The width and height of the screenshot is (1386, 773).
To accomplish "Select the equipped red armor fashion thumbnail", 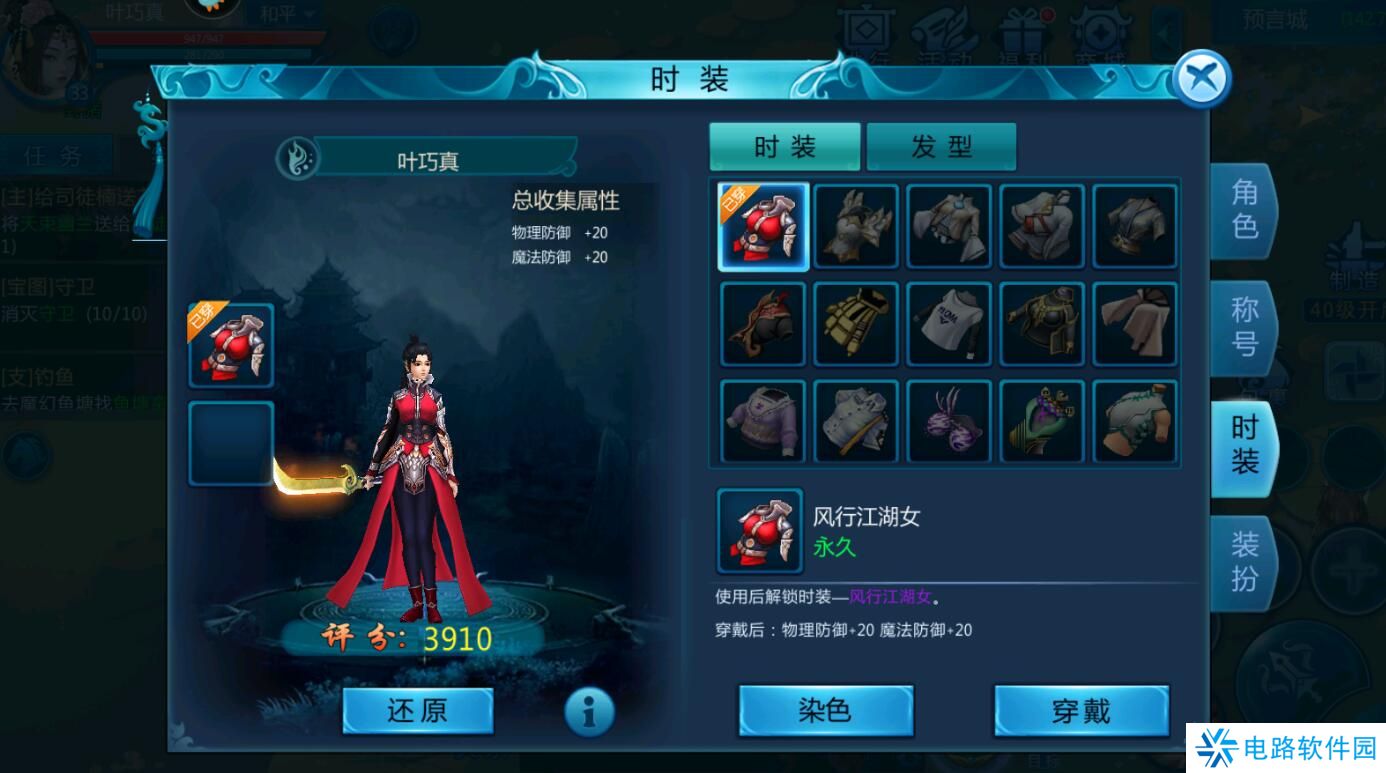I will (x=761, y=227).
